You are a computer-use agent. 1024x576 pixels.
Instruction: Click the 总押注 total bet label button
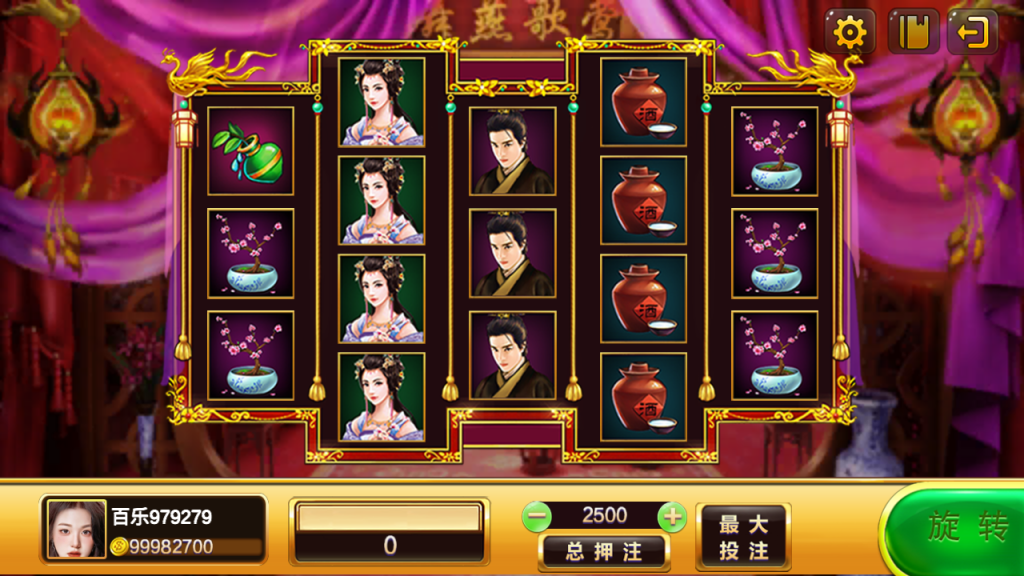click(603, 551)
